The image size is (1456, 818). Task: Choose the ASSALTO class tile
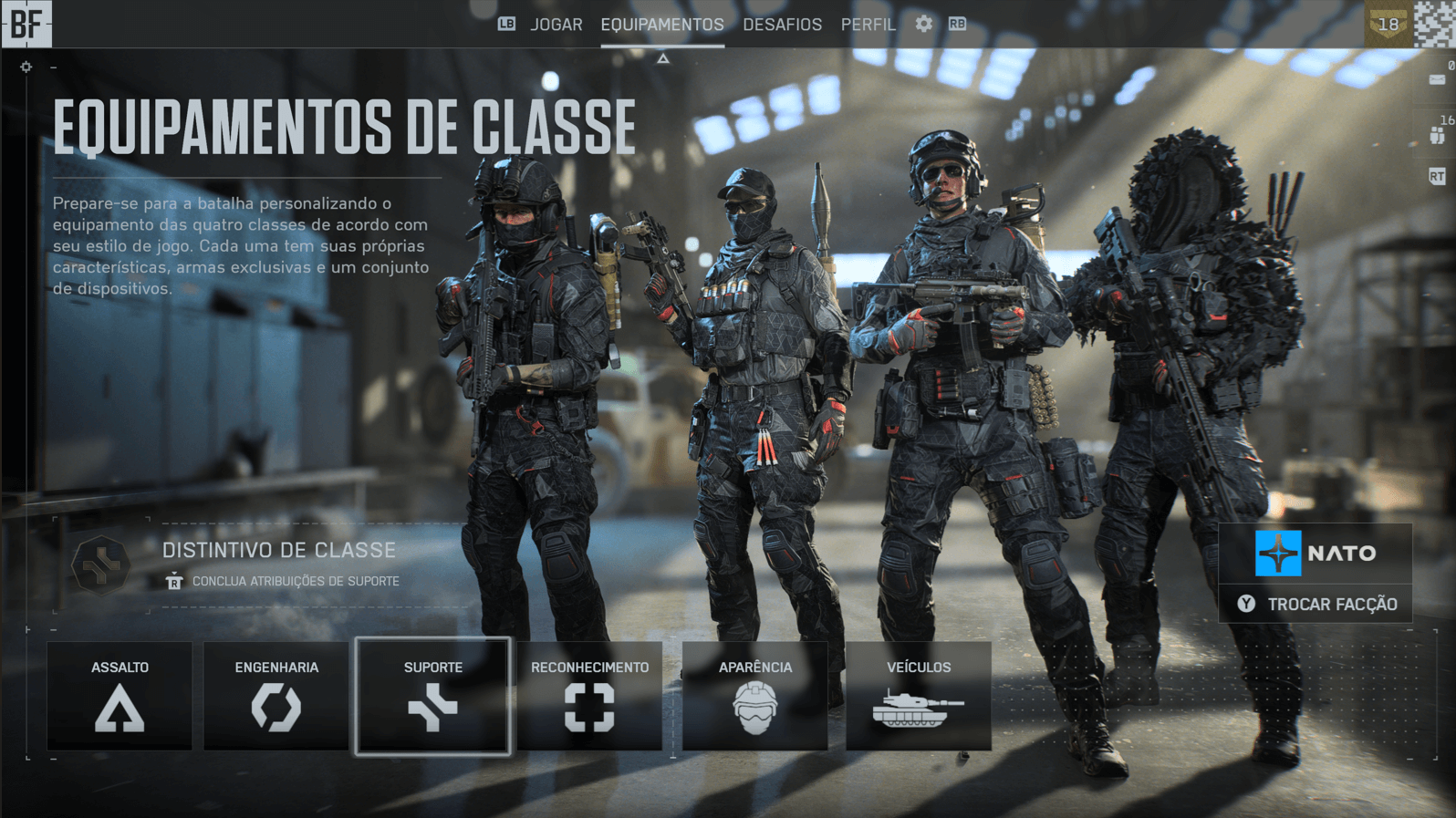coord(120,696)
